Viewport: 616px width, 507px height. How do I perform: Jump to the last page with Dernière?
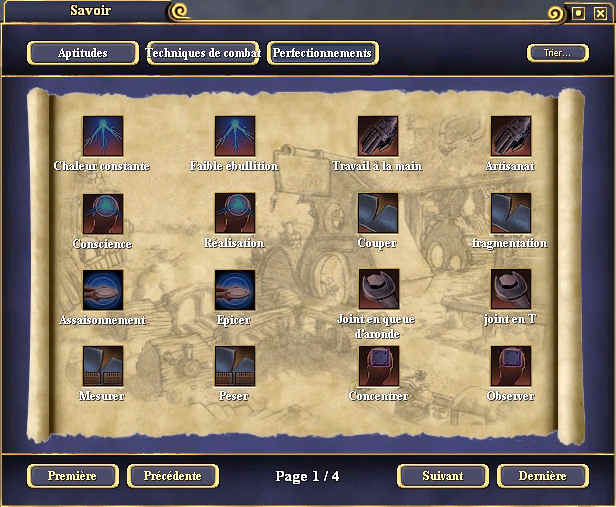coord(543,476)
